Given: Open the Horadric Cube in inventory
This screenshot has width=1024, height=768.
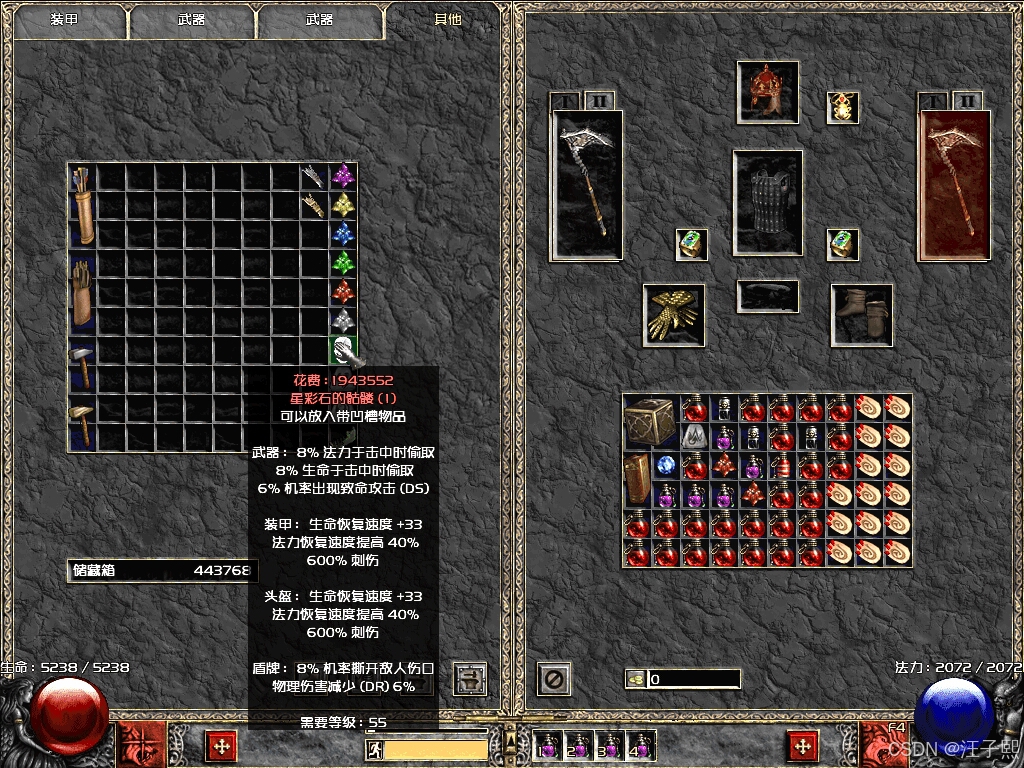Looking at the screenshot, I should 650,422.
